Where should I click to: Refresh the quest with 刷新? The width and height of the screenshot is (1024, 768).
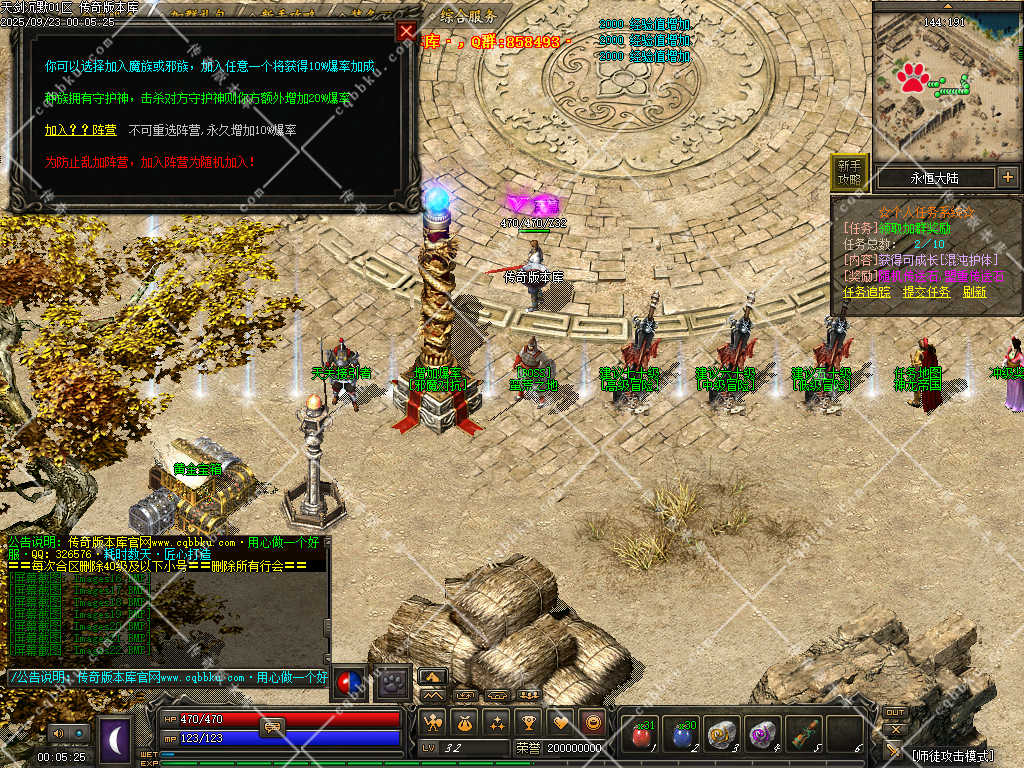(x=974, y=292)
